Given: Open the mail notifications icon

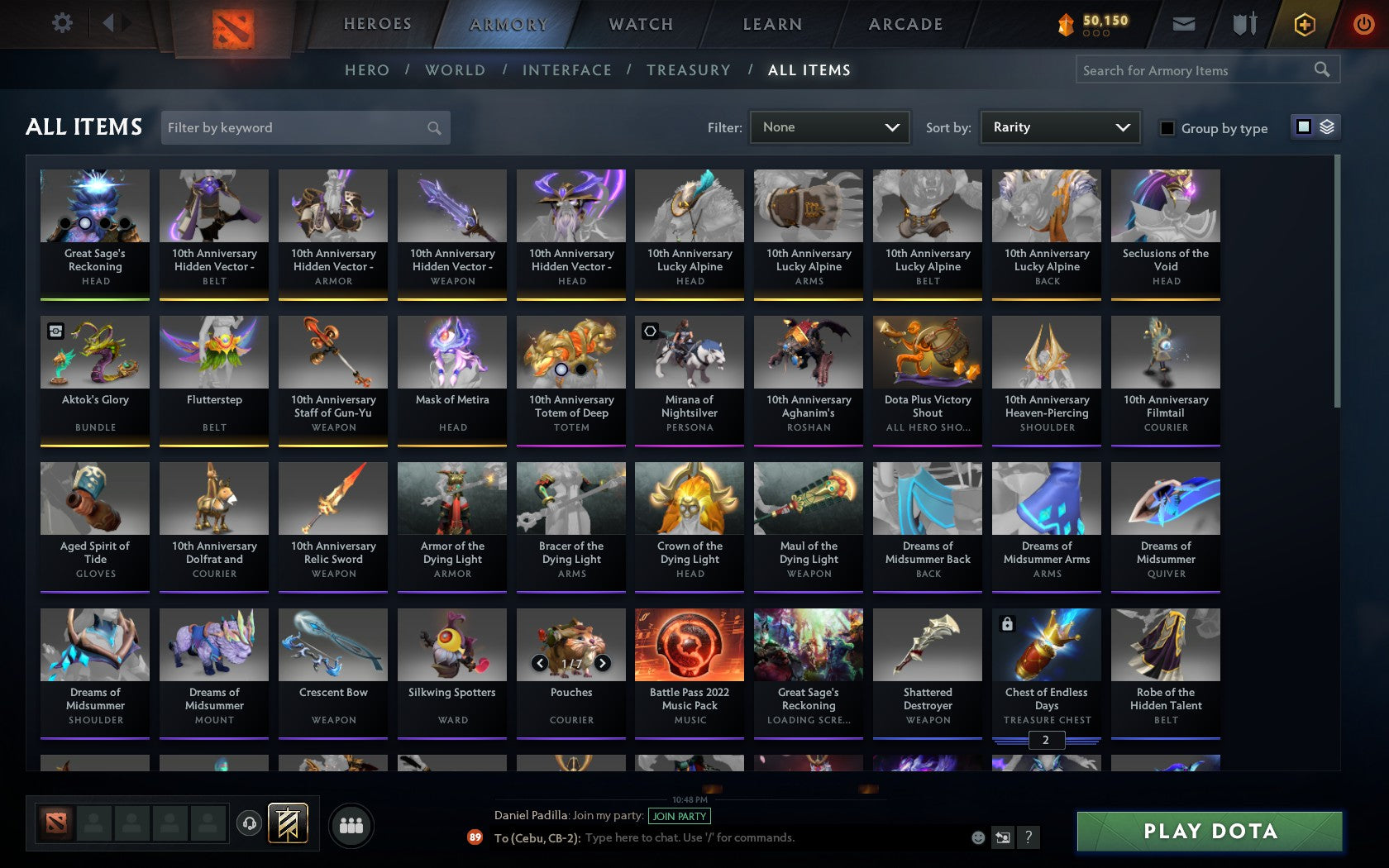Looking at the screenshot, I should 1184,24.
